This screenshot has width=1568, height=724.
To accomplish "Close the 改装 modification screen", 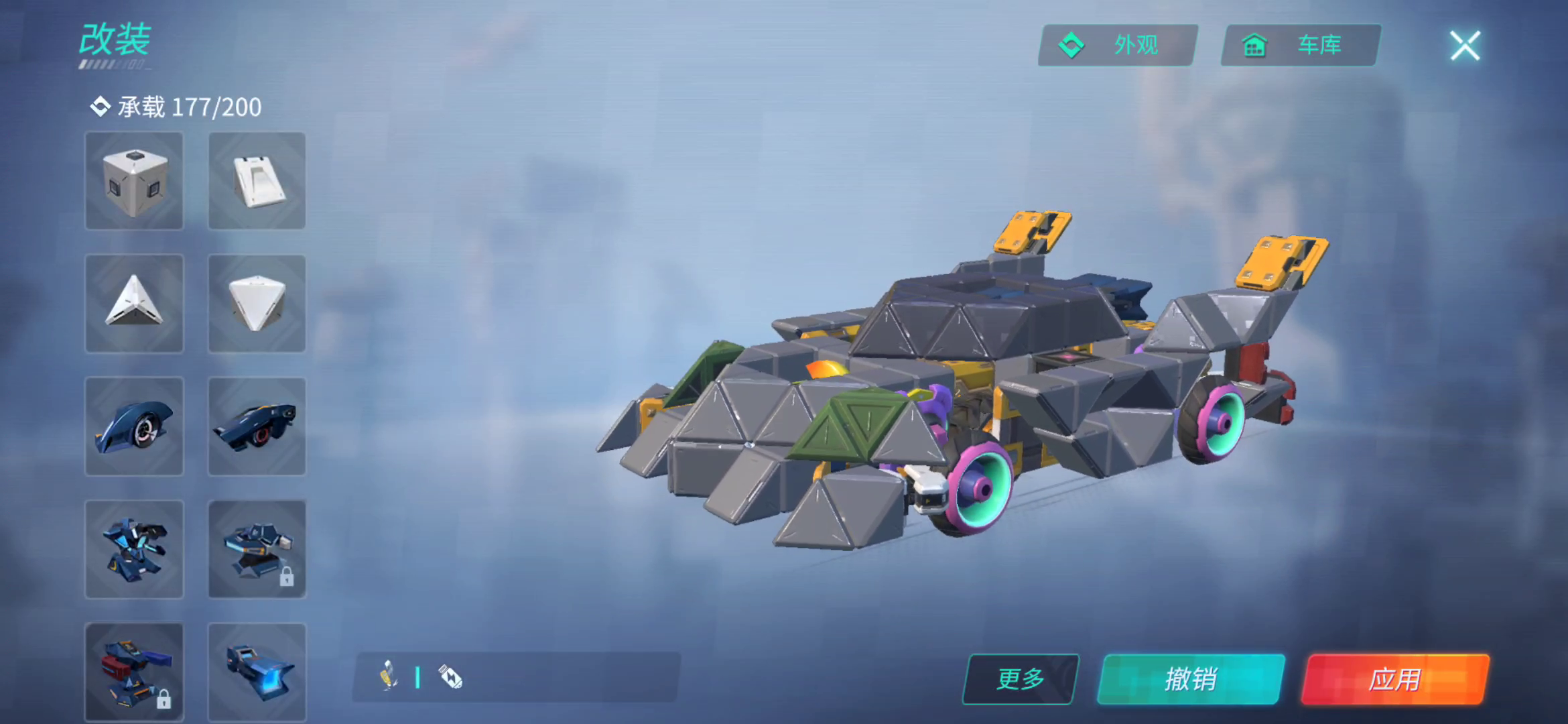I will pyautogui.click(x=1465, y=46).
